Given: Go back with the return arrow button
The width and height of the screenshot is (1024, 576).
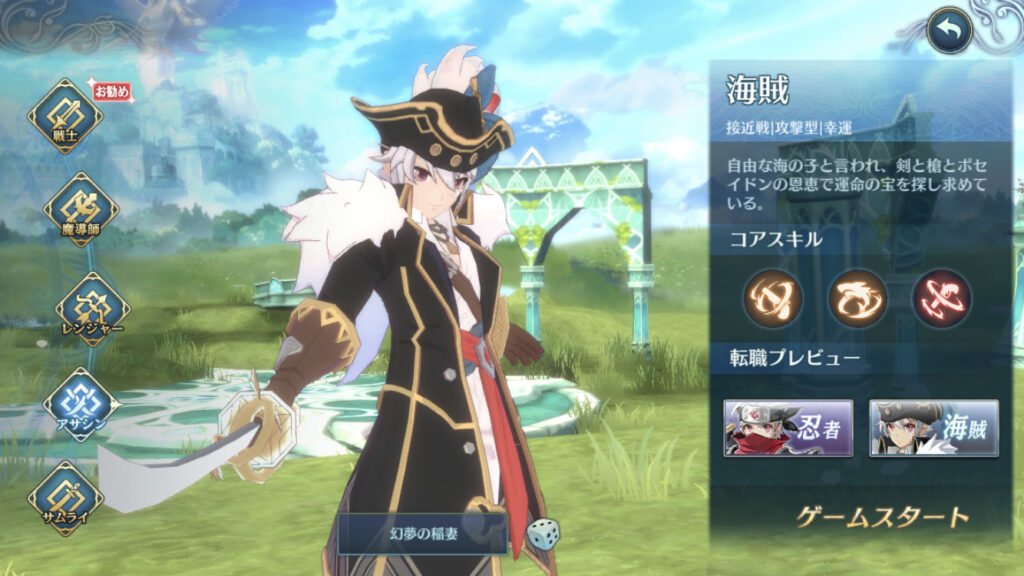Looking at the screenshot, I should [949, 31].
